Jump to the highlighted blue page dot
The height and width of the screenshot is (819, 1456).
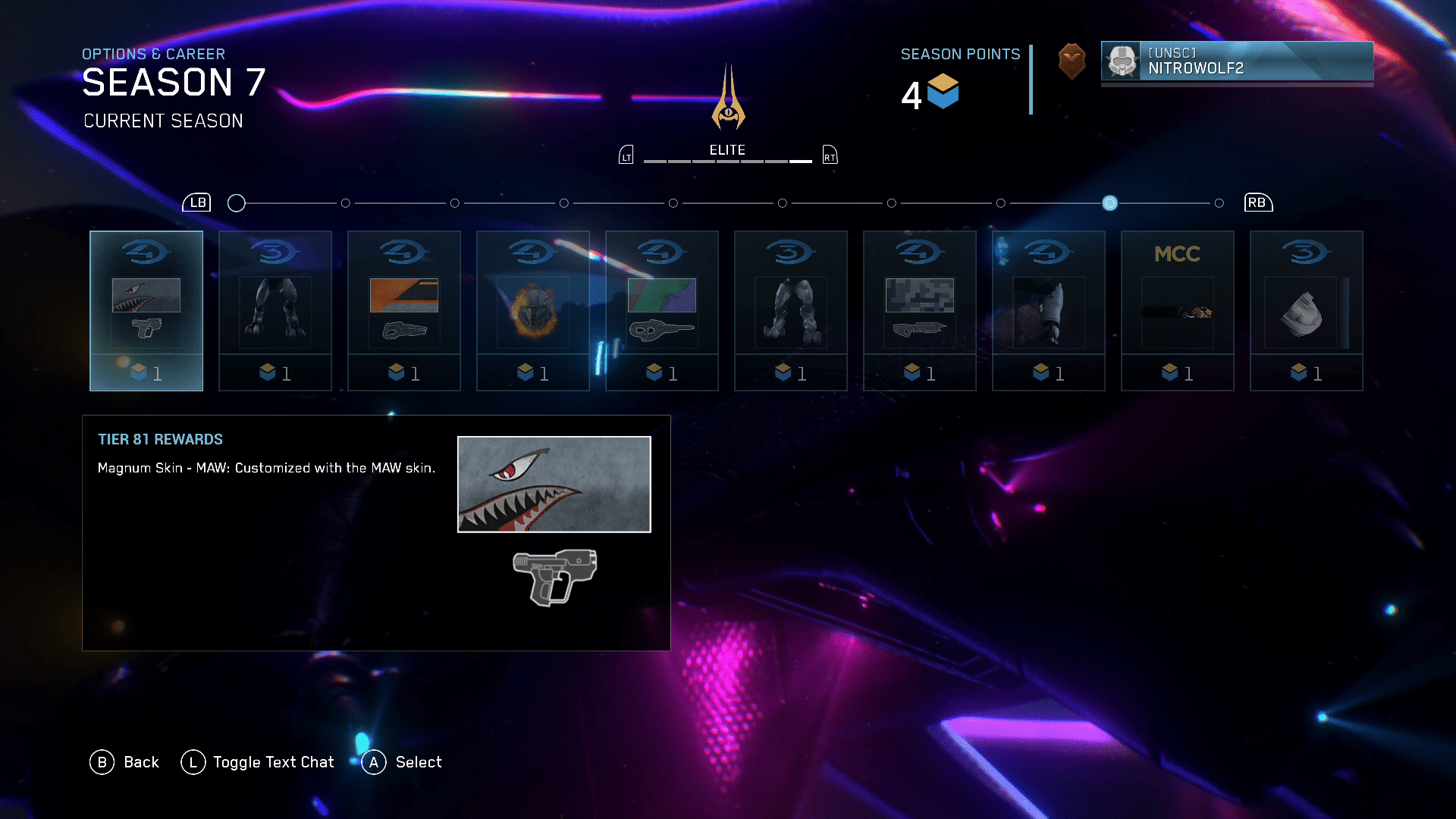click(1109, 203)
